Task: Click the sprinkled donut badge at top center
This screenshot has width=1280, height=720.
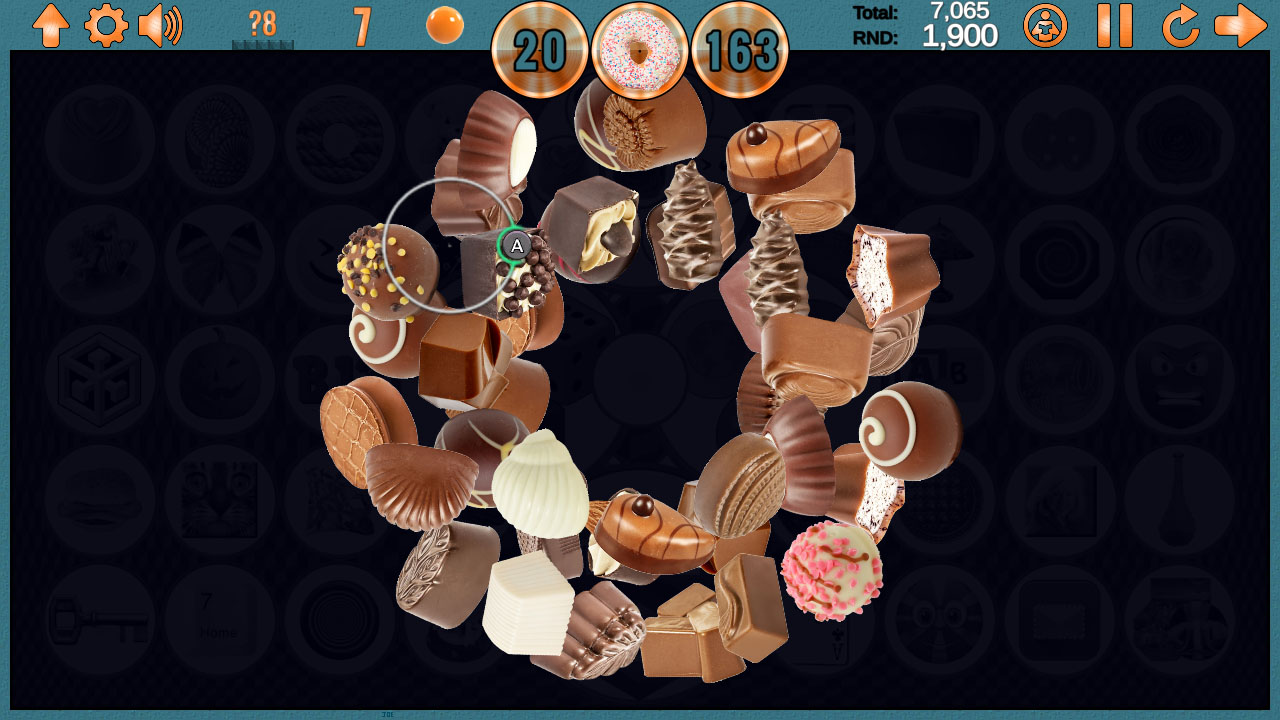Action: pyautogui.click(x=640, y=47)
